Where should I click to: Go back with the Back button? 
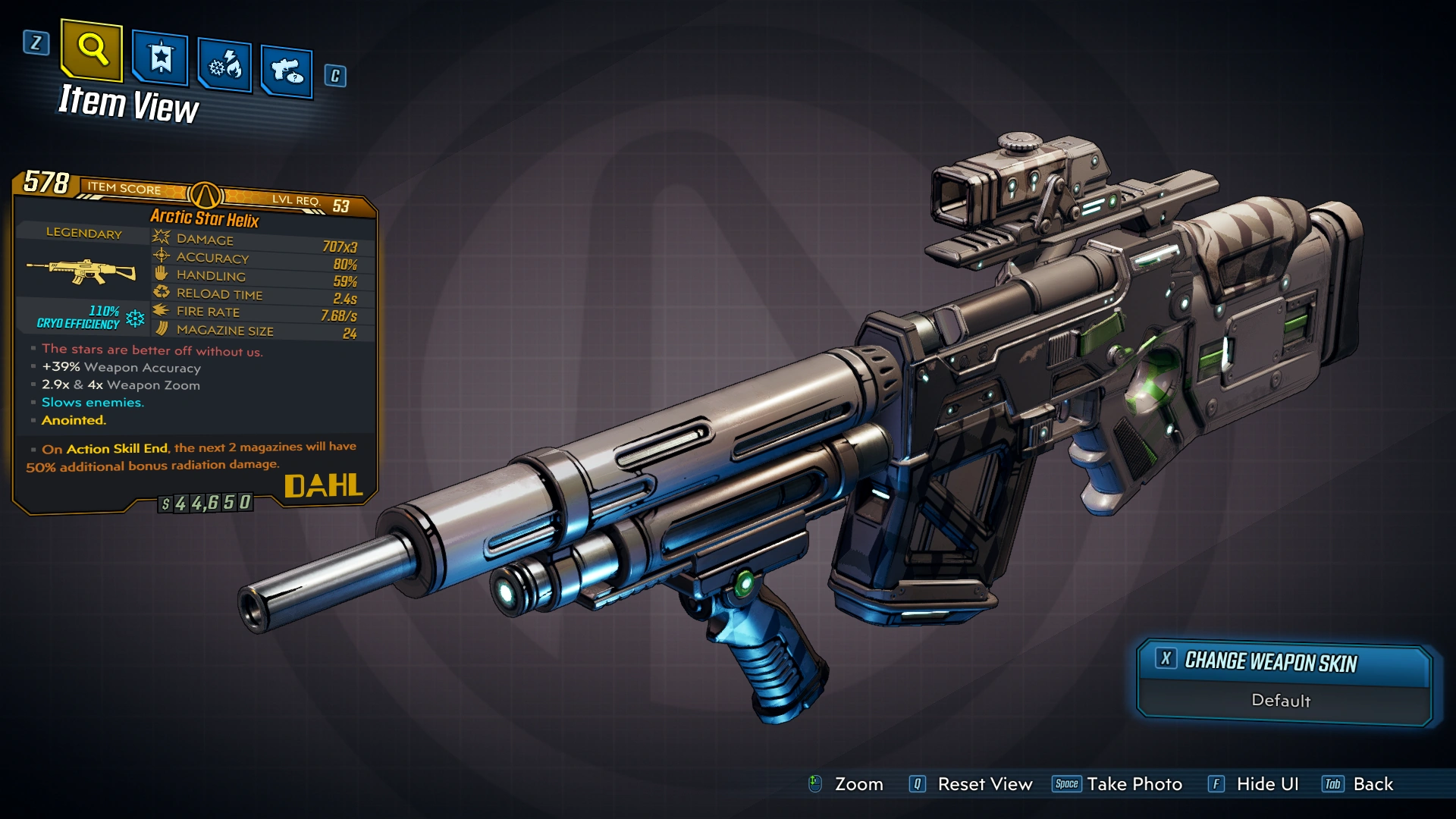[1373, 784]
